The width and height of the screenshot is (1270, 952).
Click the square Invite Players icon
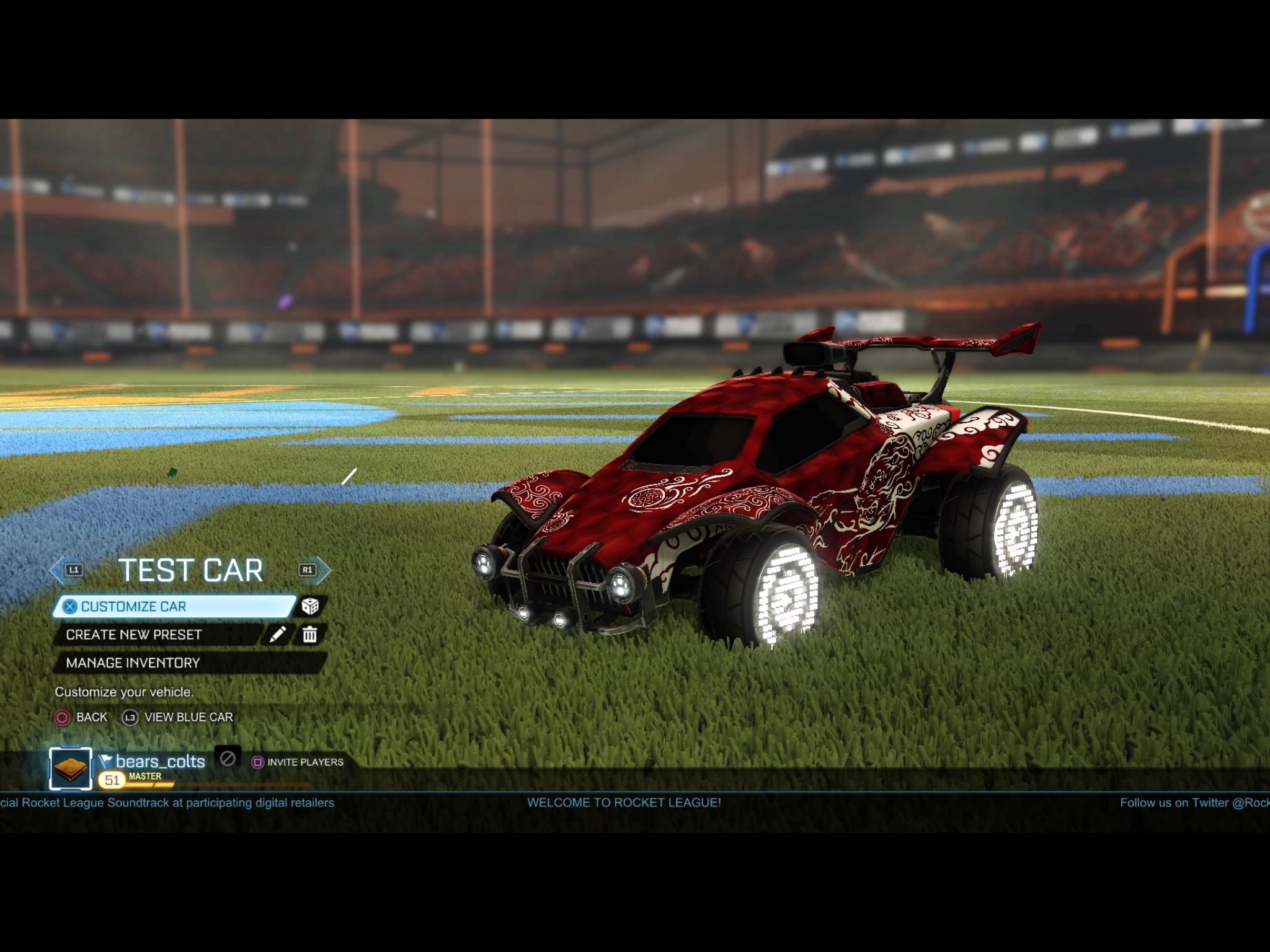click(x=258, y=762)
